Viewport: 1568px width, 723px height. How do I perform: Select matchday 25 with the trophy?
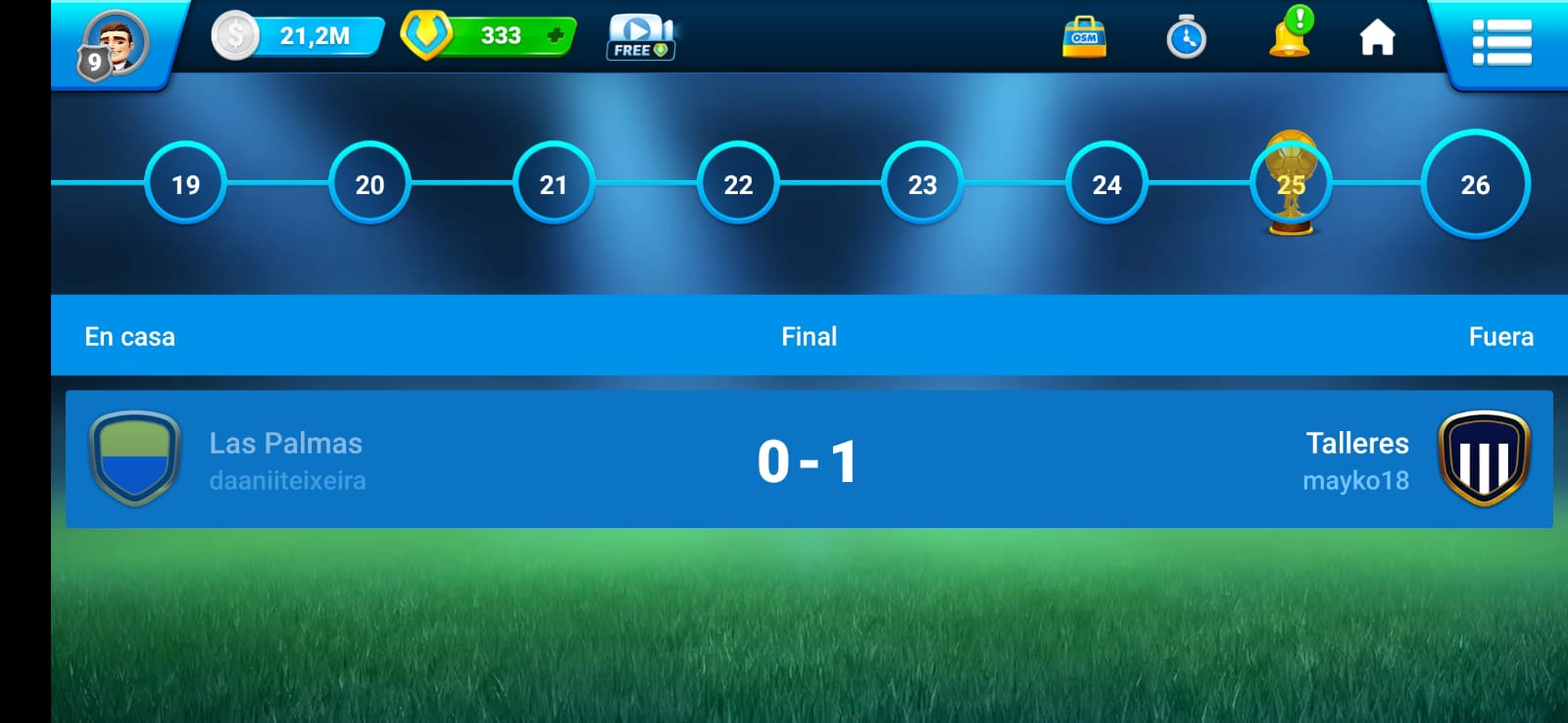1291,183
